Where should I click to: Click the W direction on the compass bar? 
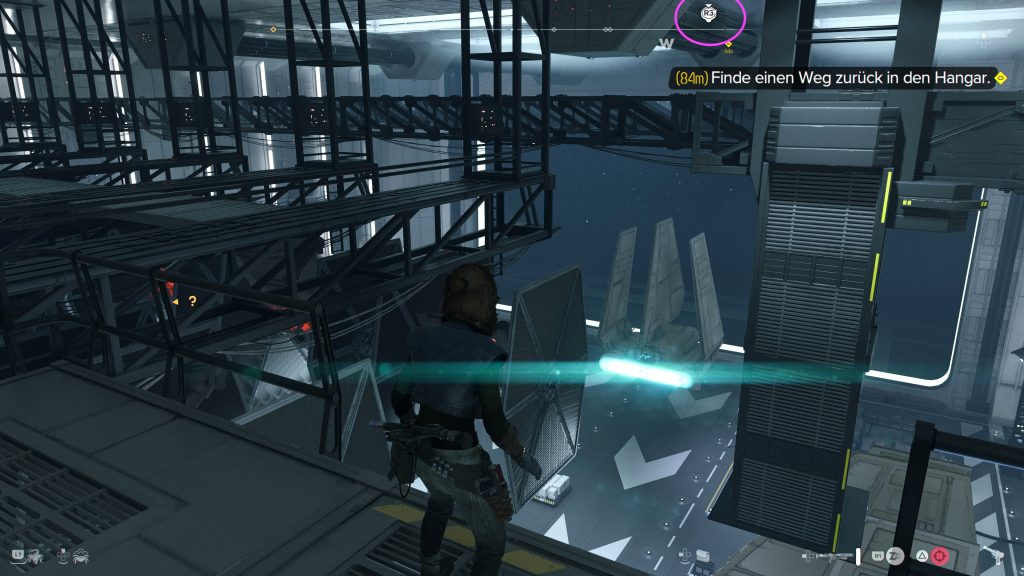coord(667,43)
